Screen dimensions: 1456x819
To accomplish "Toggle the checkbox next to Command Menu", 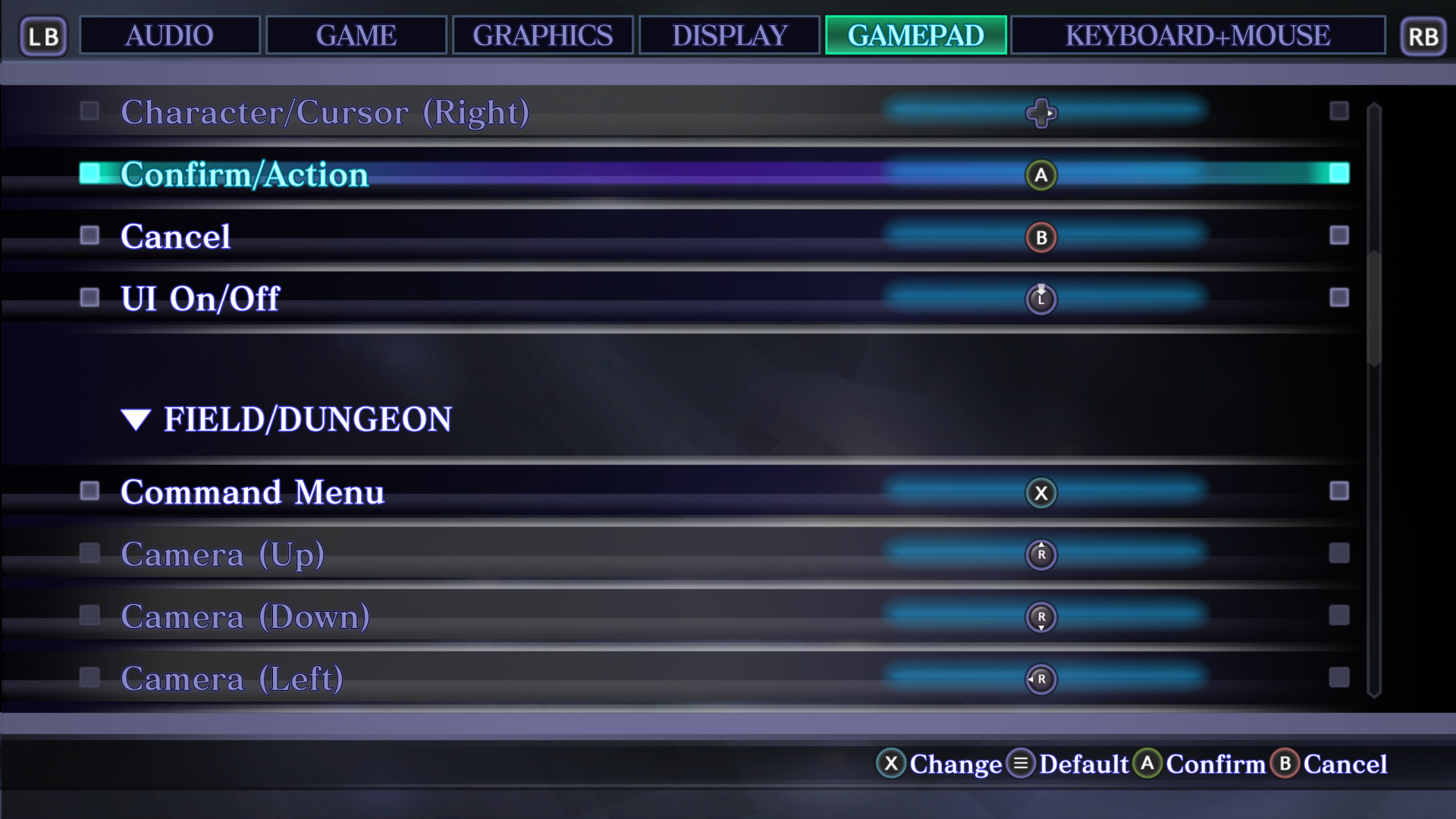I will pos(91,491).
